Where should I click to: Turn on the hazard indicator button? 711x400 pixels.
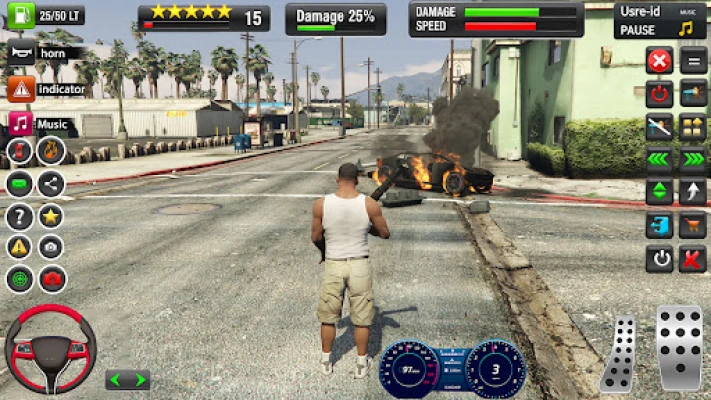coord(22,89)
